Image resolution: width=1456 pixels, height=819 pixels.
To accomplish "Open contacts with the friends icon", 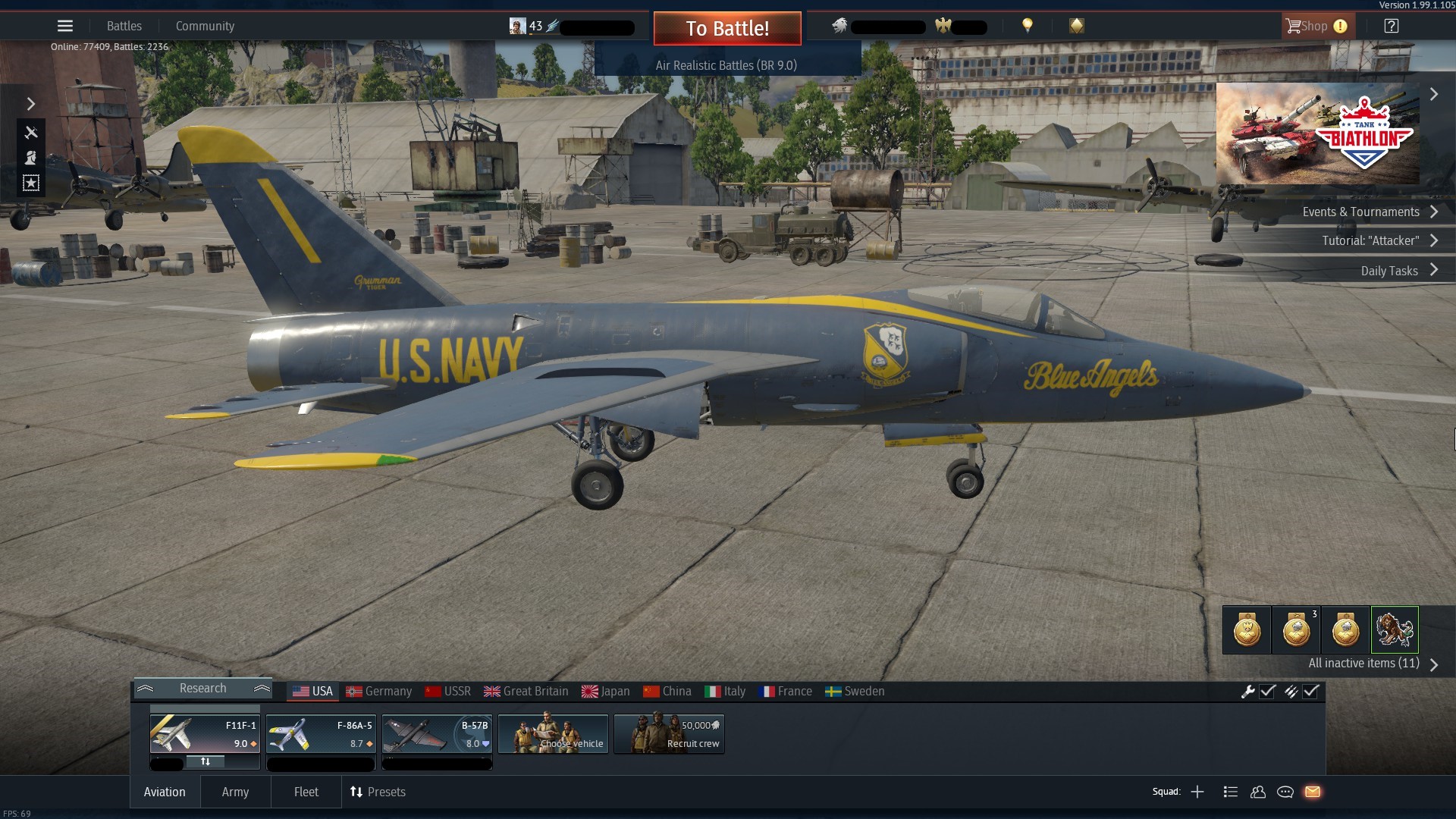I will 1258,792.
